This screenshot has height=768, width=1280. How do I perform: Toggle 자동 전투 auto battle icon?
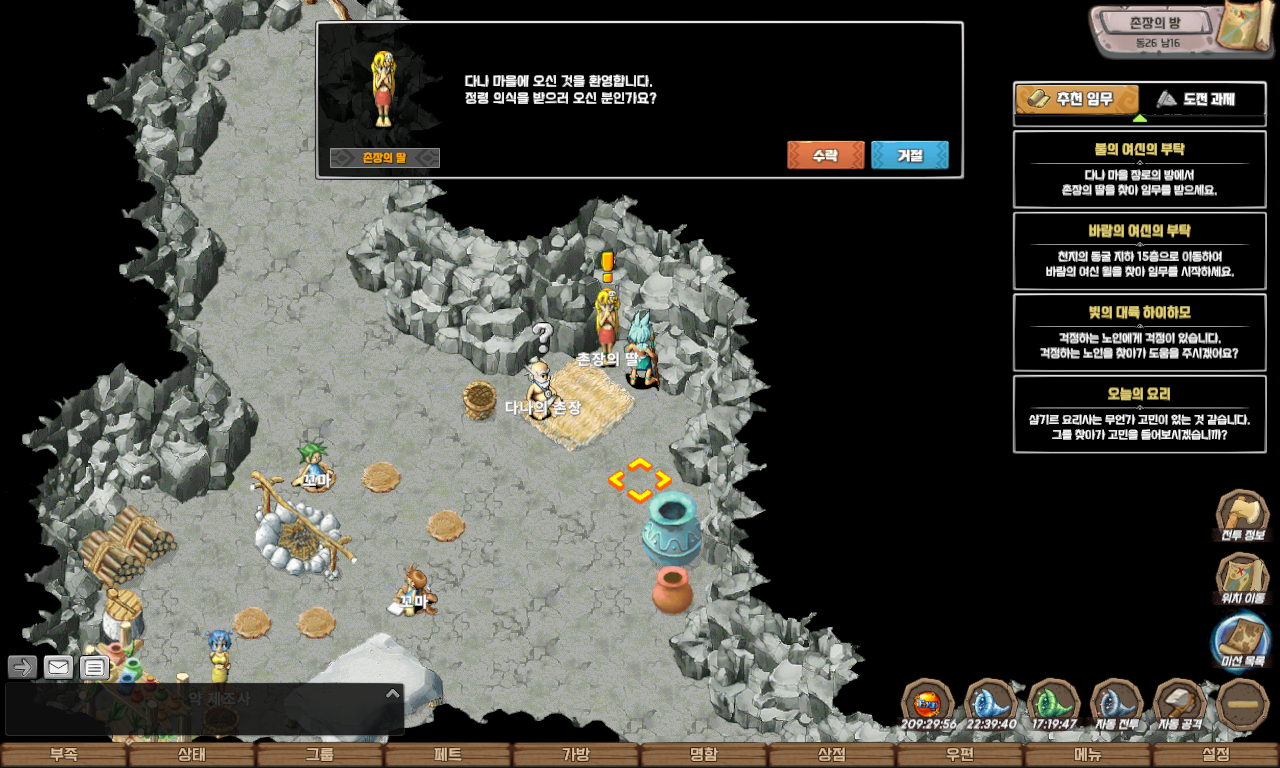1116,703
